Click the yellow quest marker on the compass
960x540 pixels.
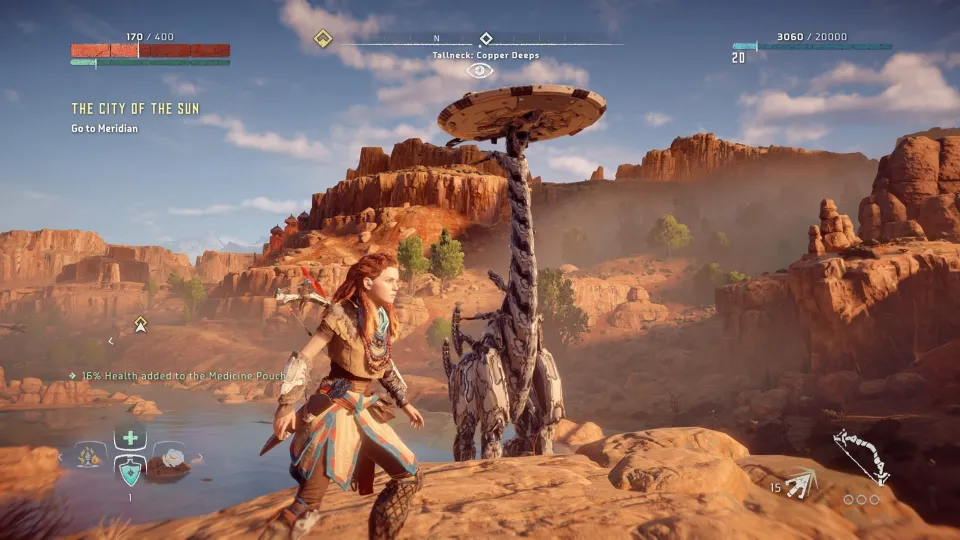coord(323,39)
